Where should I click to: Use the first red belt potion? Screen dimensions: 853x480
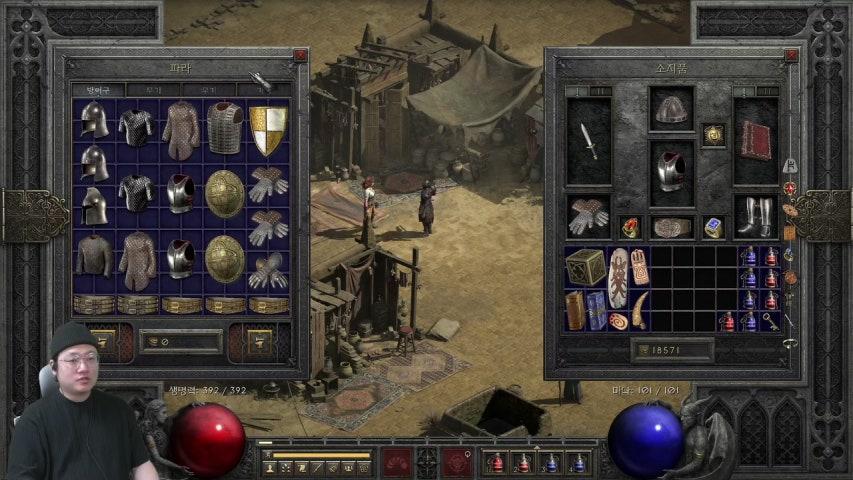[x=495, y=463]
